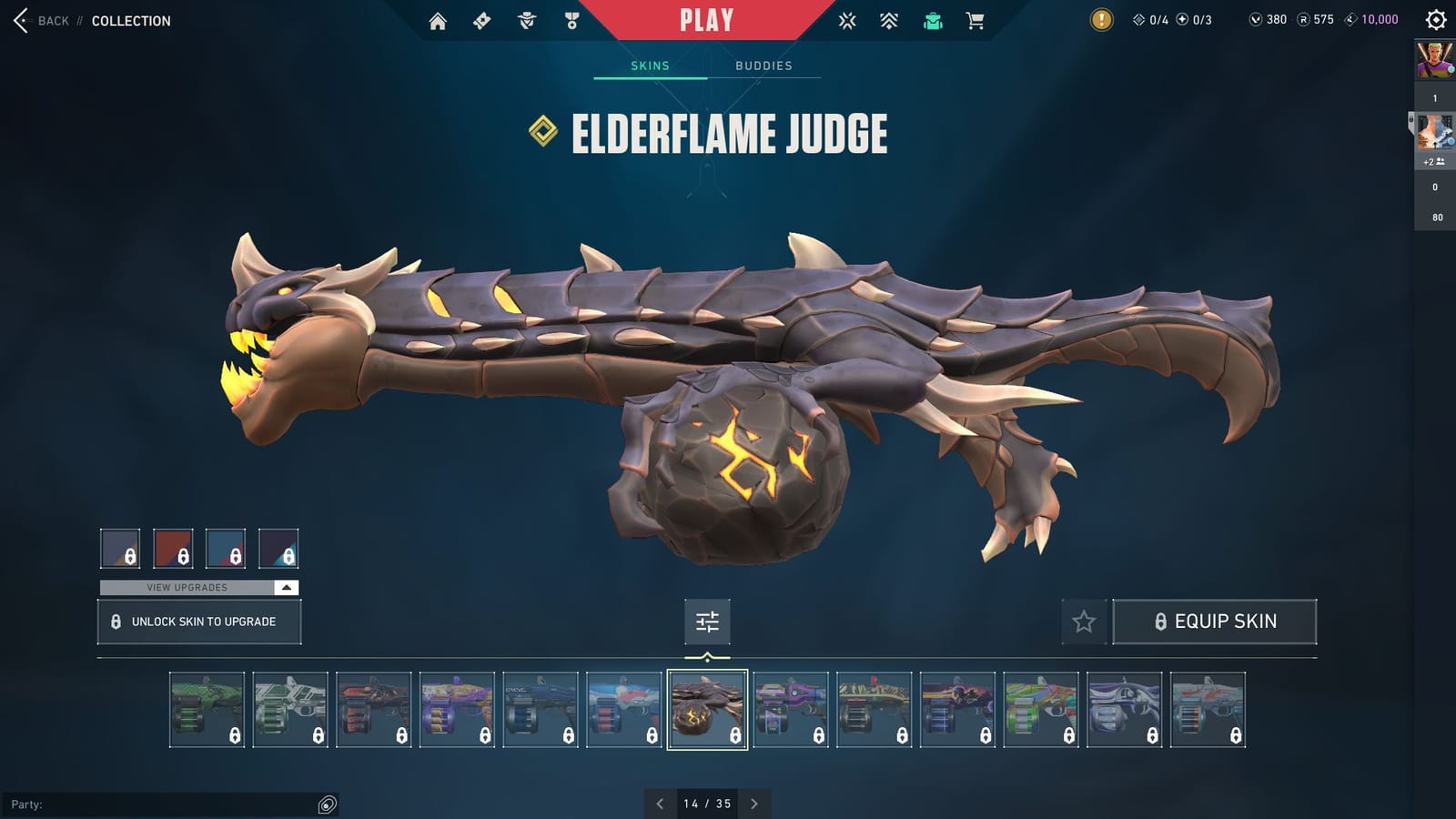Open the skin variant adjustment sliders icon

pyautogui.click(x=707, y=622)
